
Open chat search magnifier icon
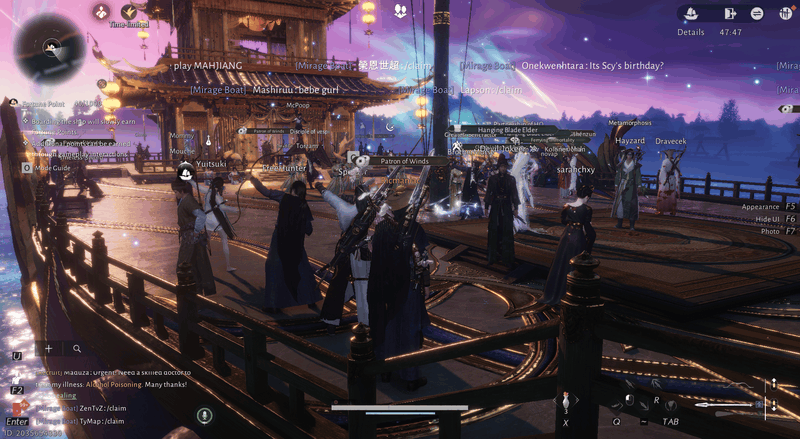77,349
